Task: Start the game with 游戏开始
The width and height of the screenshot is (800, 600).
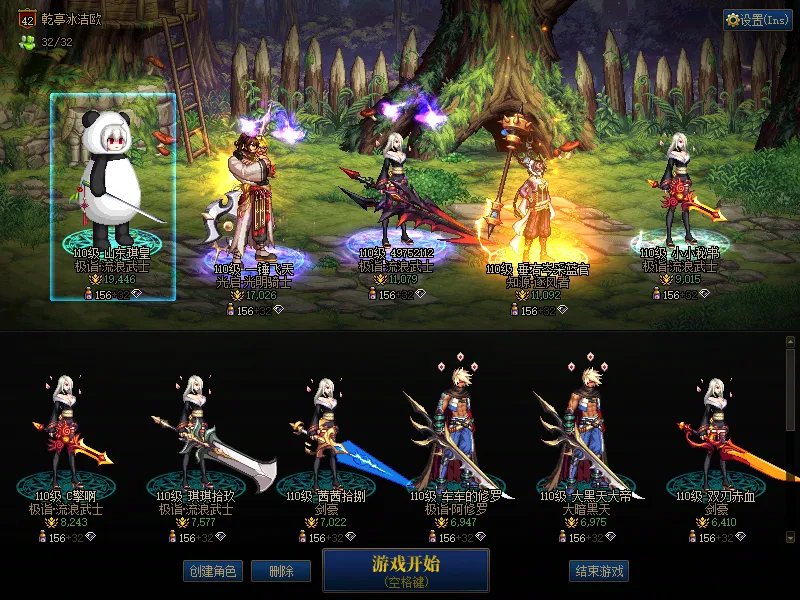Action: (405, 569)
